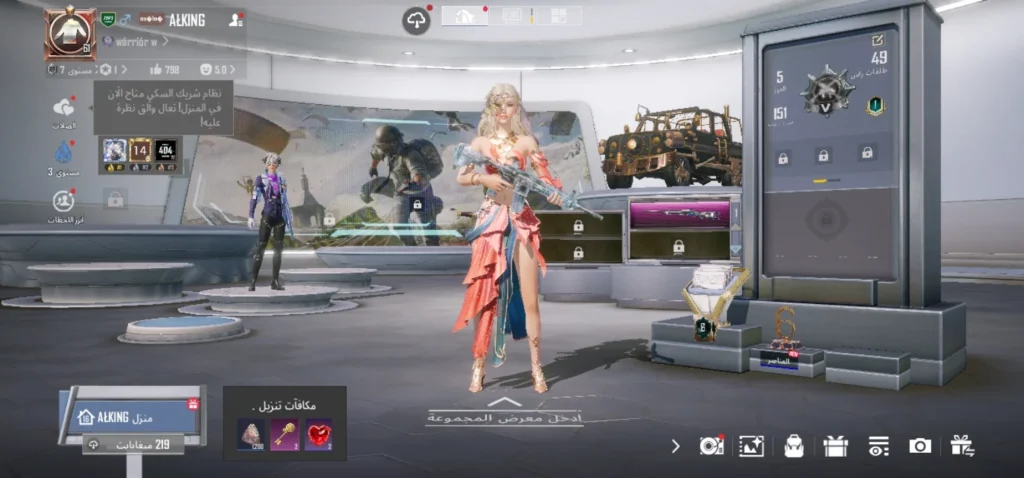
Task: Click the edit pencil on the stats panel
Action: (878, 40)
